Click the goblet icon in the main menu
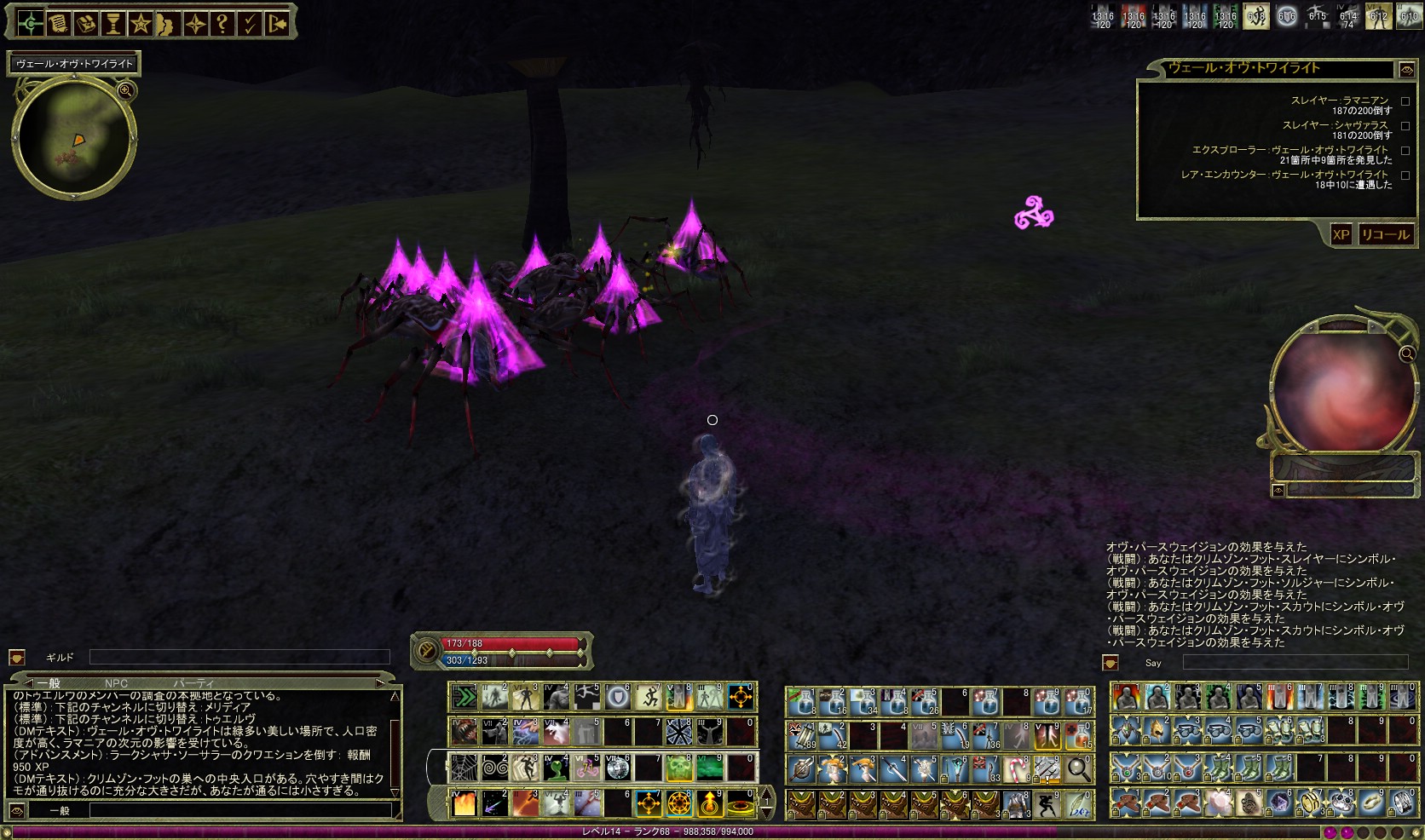 tap(113, 24)
